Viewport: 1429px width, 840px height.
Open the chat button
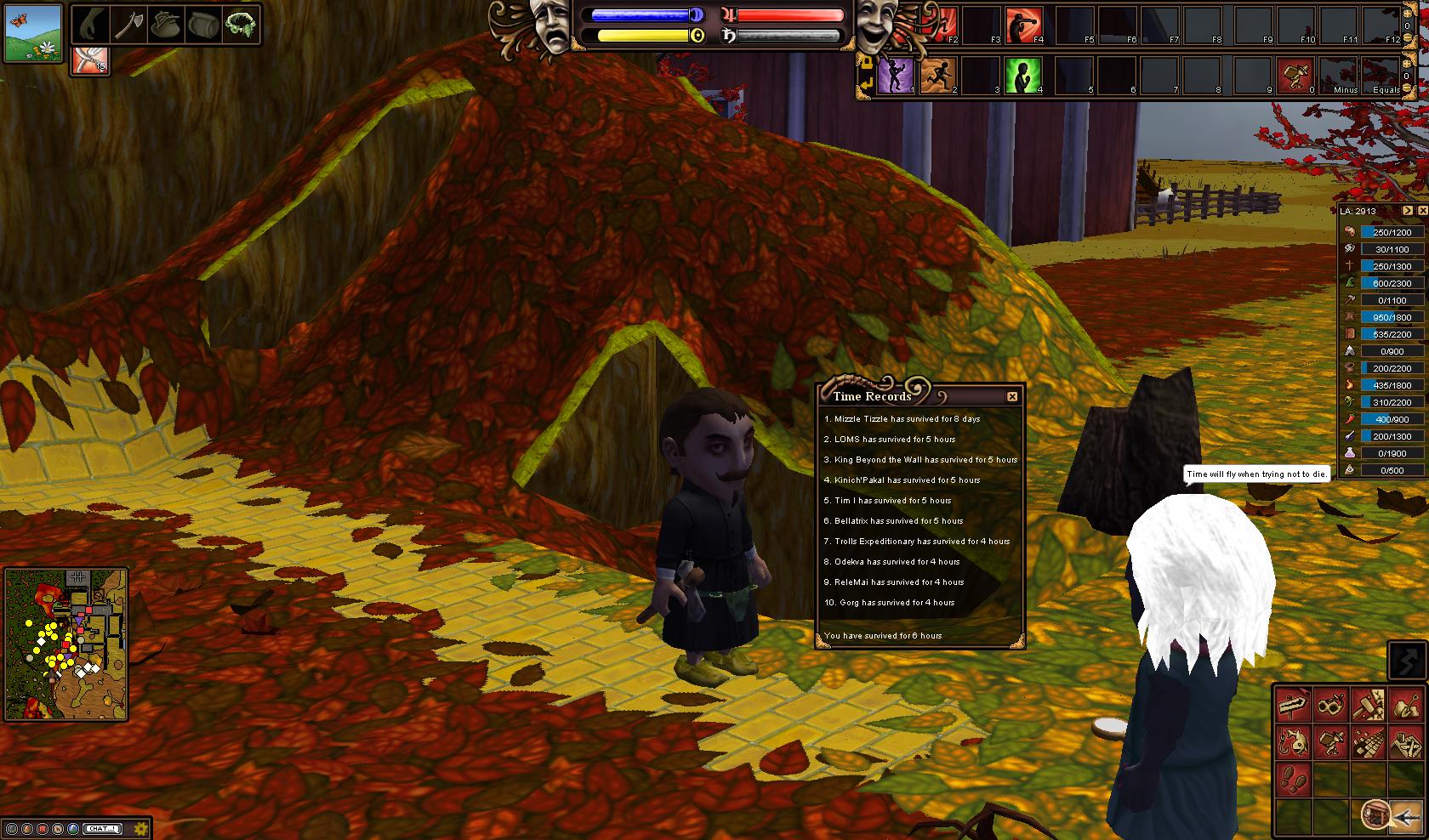[x=104, y=828]
